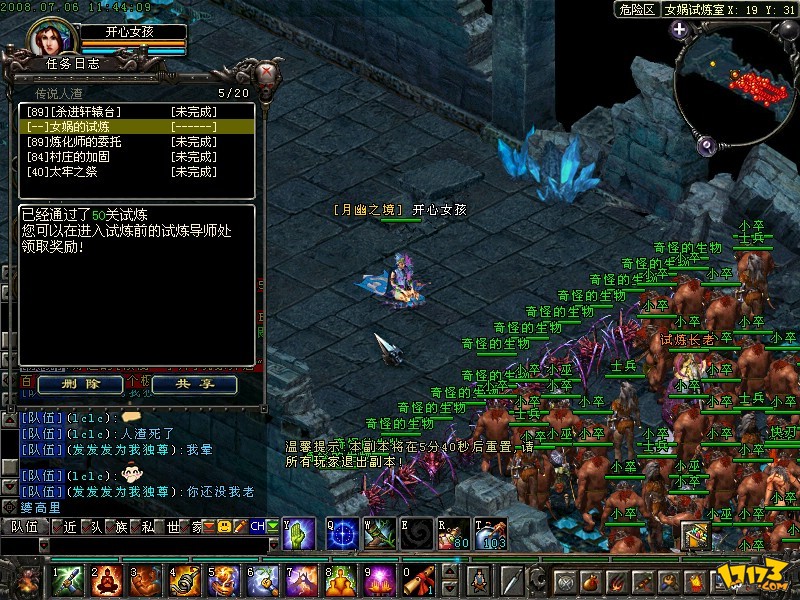Use the blue crosshair target skill

(344, 532)
